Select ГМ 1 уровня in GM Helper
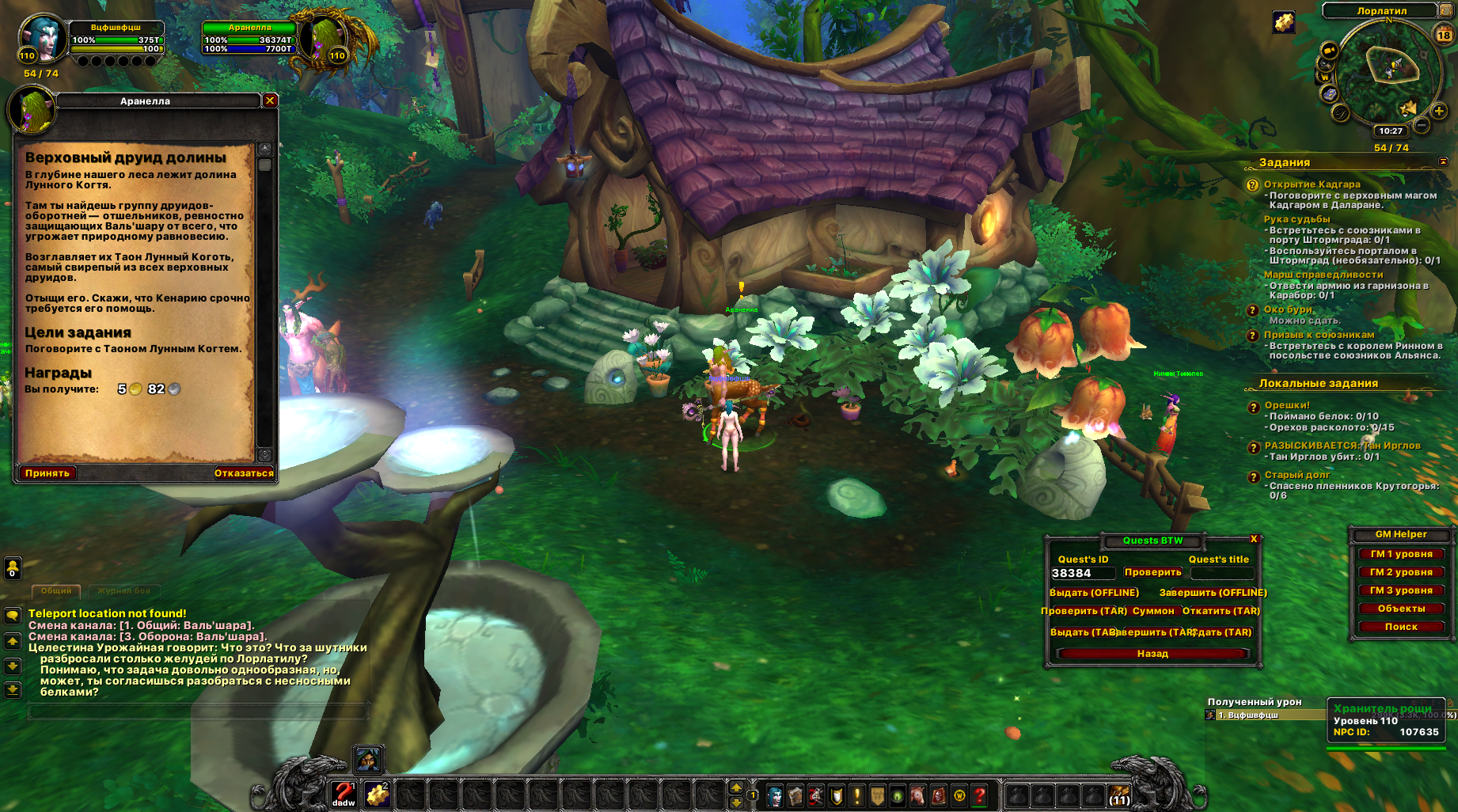Viewport: 1458px width, 812px height. pos(1401,554)
